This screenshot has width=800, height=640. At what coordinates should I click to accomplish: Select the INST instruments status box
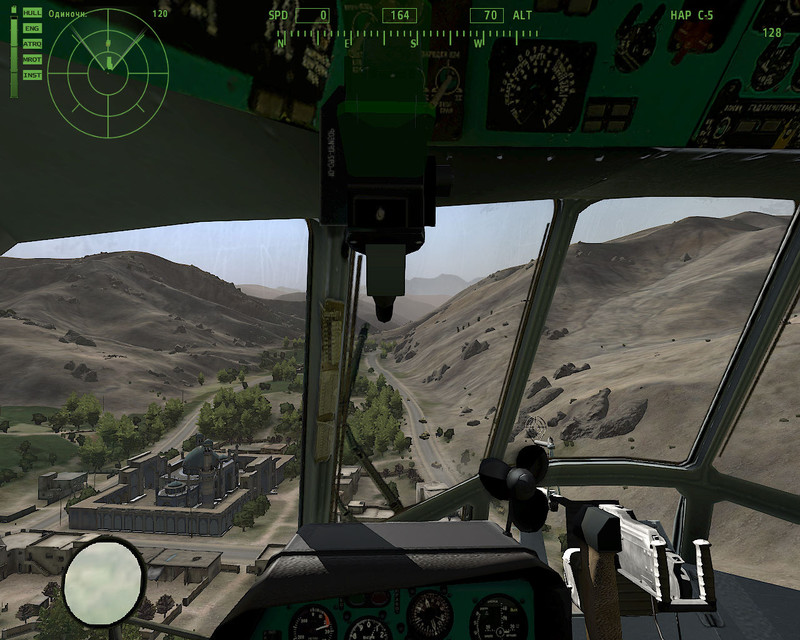point(32,74)
